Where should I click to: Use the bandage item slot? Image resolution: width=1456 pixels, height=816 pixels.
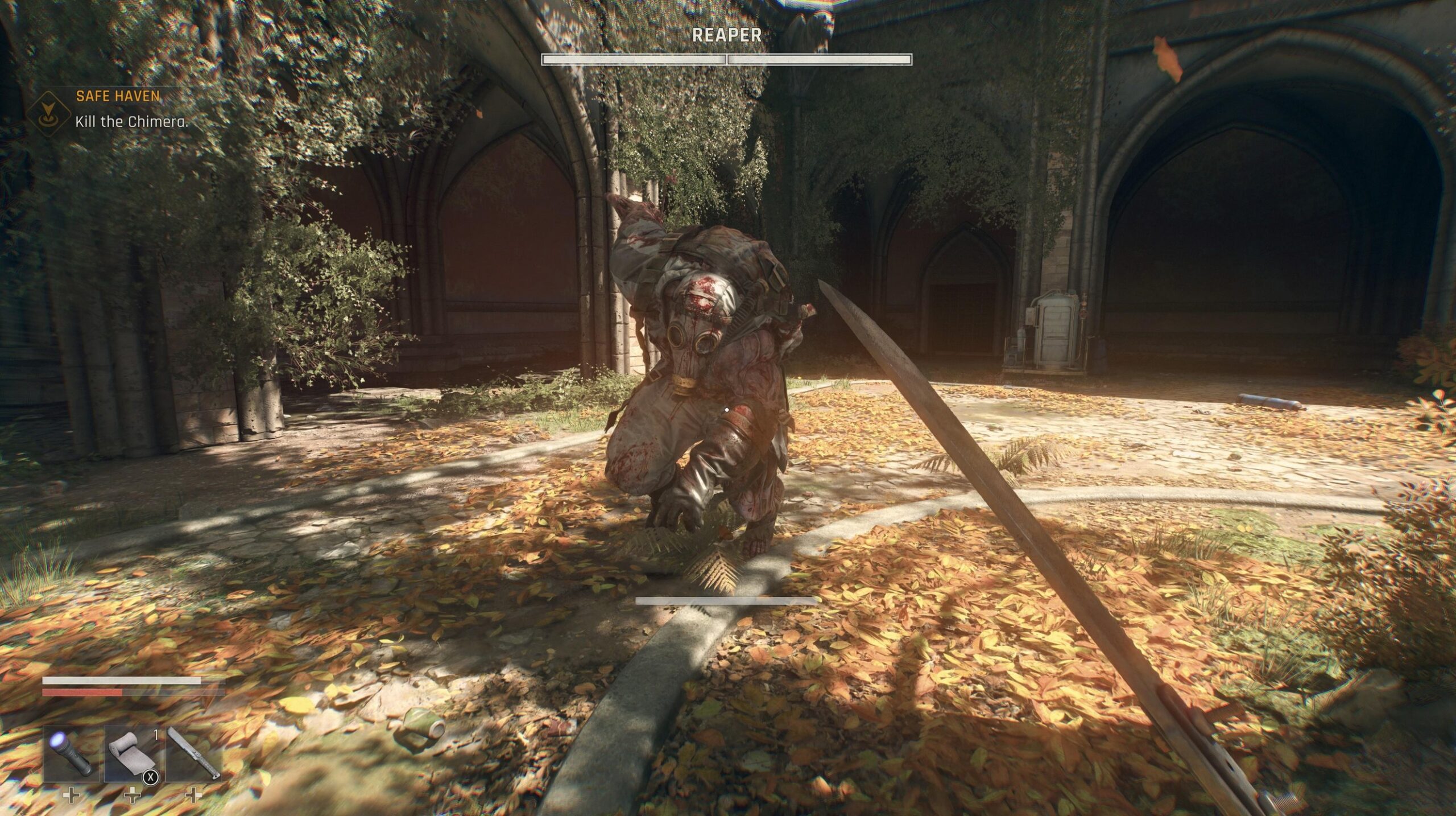point(133,754)
